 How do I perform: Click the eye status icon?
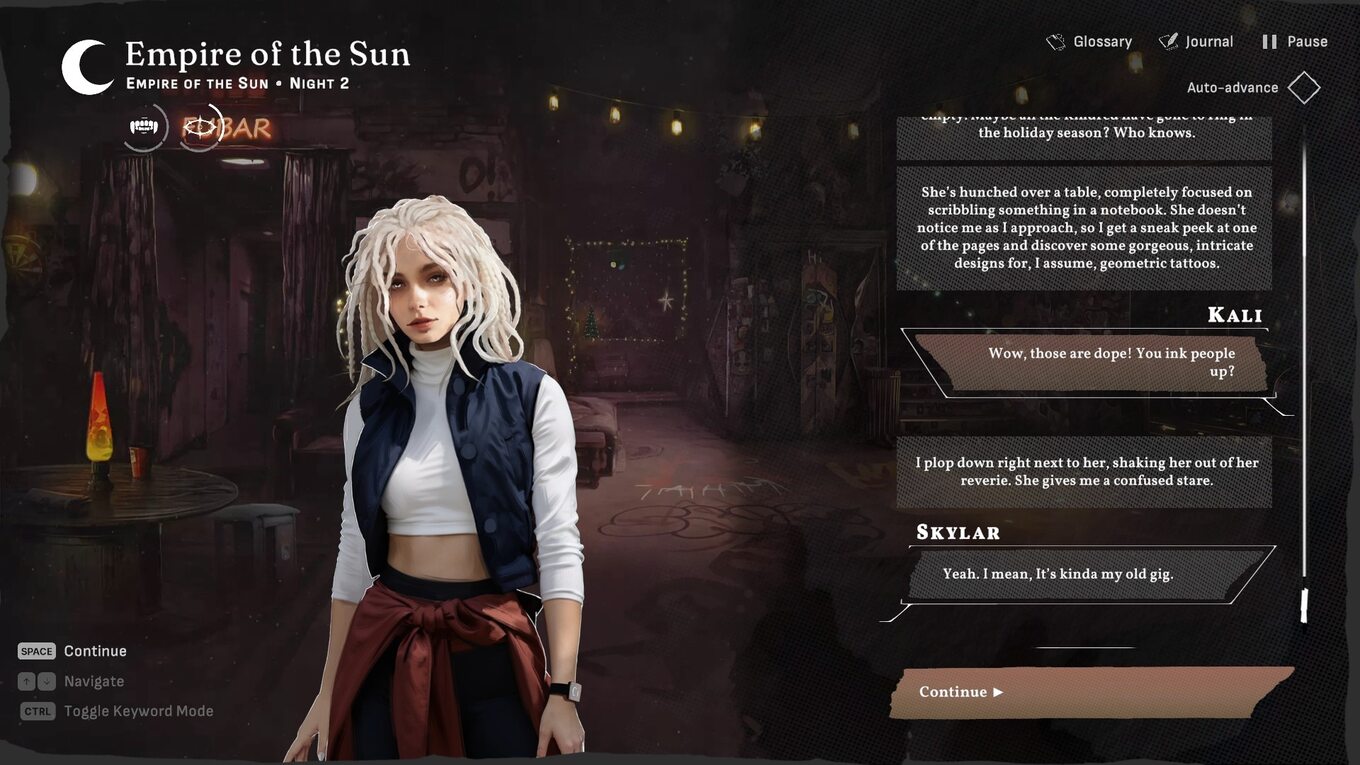201,127
